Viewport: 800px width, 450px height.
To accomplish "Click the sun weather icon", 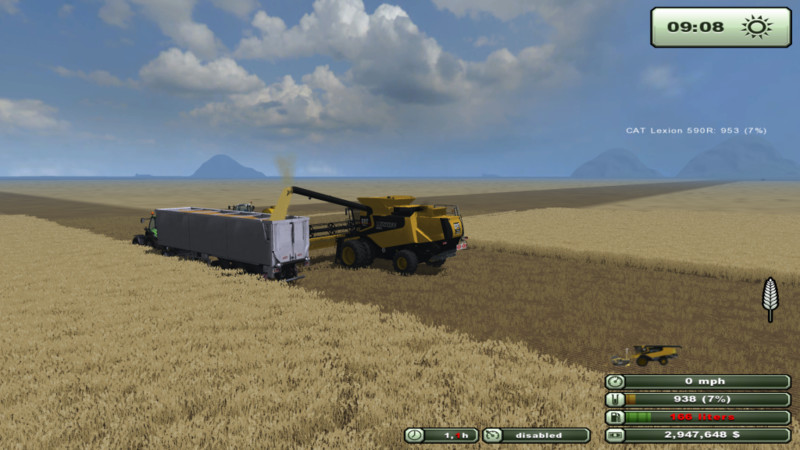I will [x=755, y=27].
